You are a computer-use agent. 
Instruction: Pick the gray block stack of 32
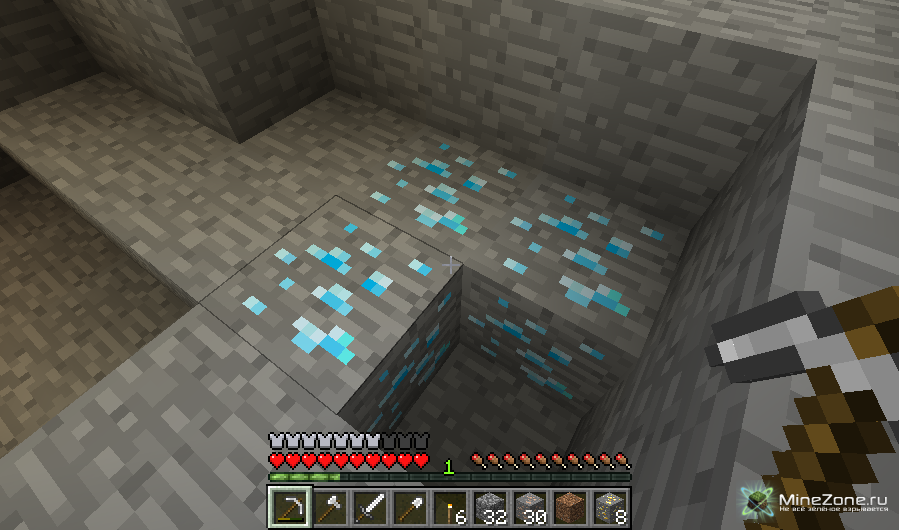489,508
